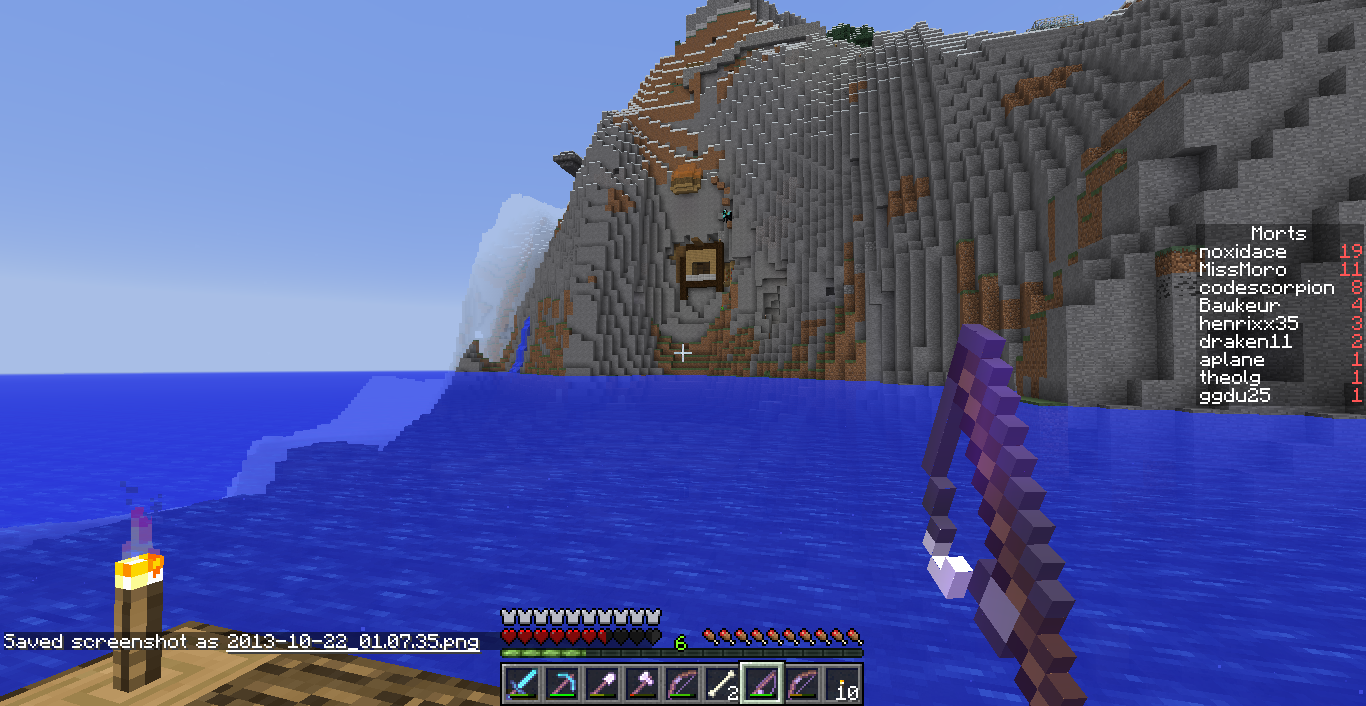
Task: Pick the bone stack in the hotbar
Action: point(722,685)
